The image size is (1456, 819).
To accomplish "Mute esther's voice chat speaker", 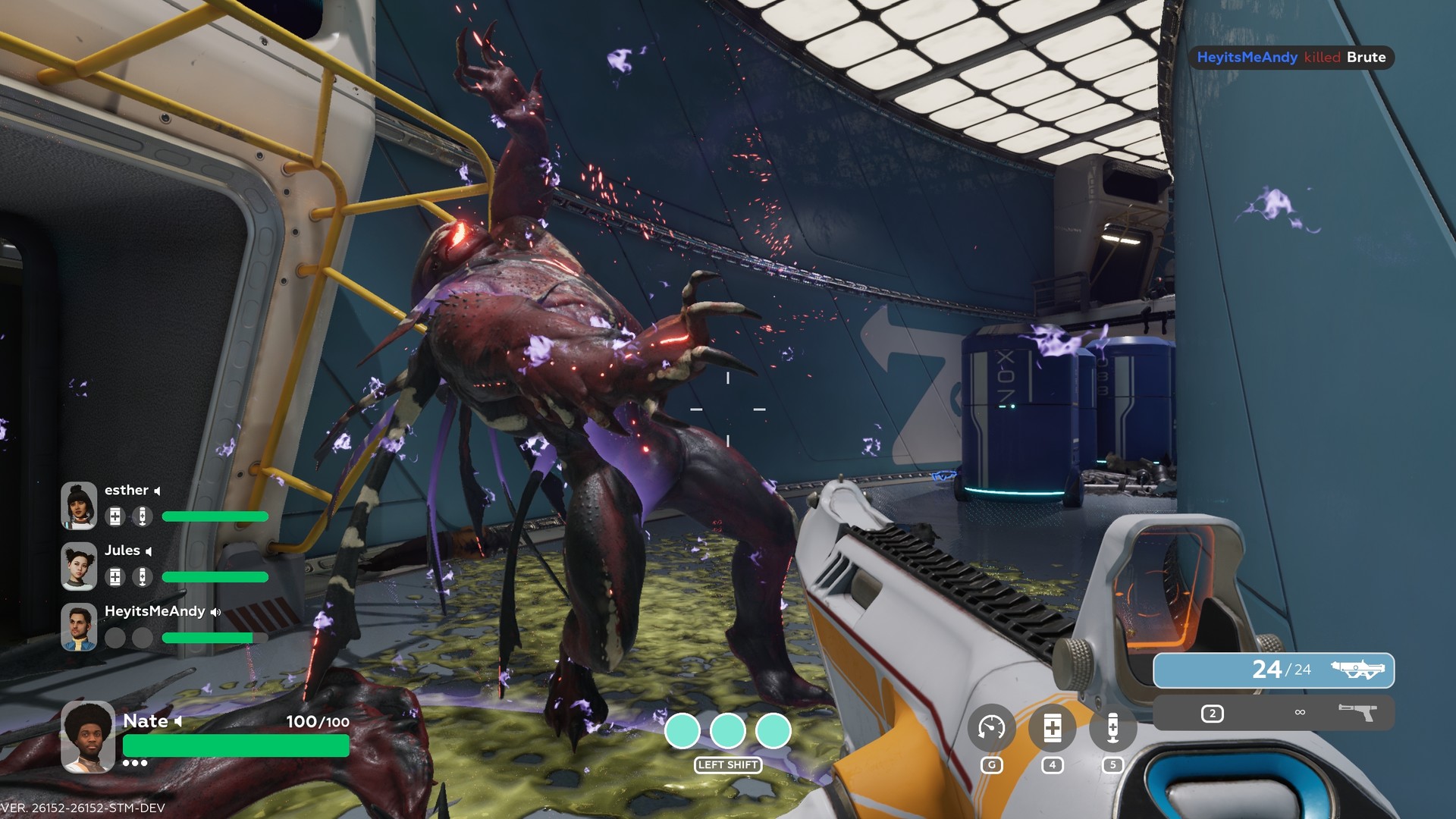I will tap(157, 490).
